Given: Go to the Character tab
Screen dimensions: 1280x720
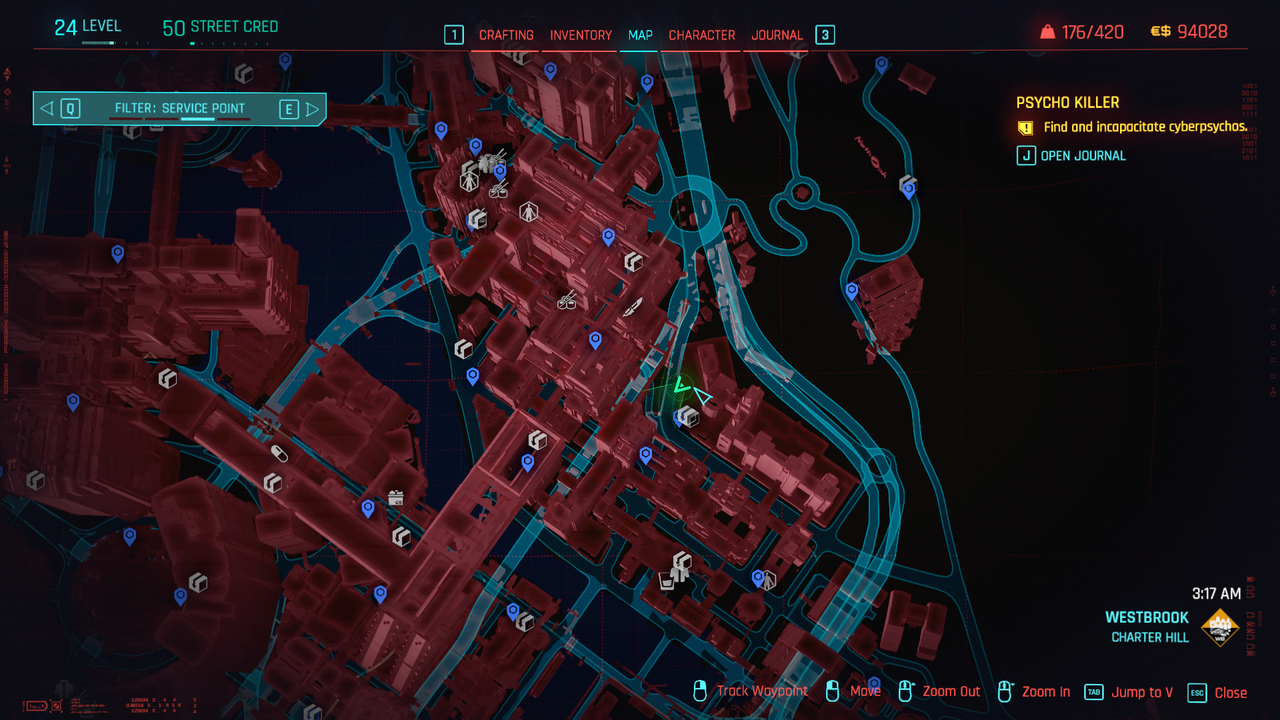Looking at the screenshot, I should click(x=701, y=35).
